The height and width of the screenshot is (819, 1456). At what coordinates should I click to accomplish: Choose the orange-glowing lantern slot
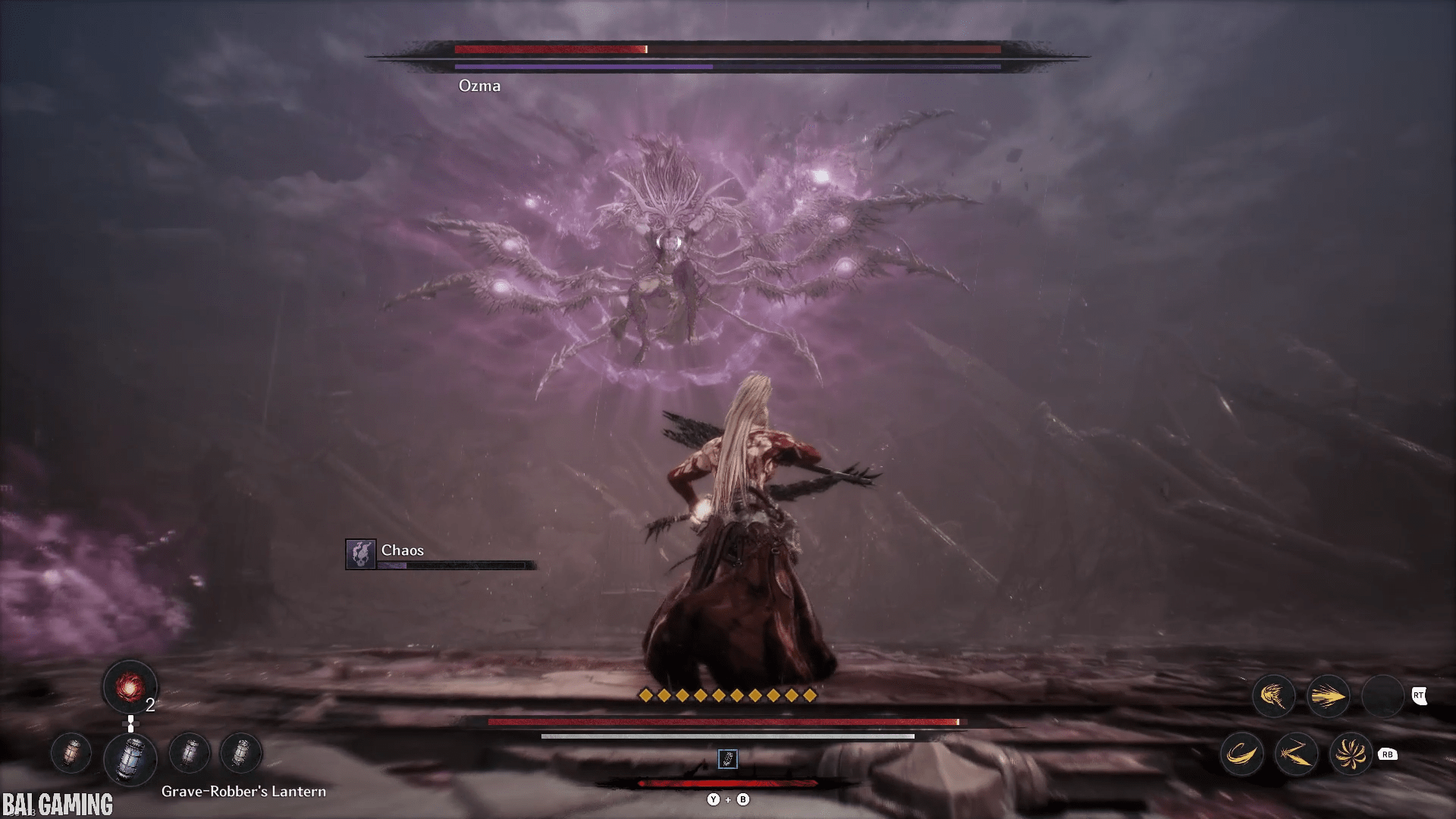coord(71,753)
